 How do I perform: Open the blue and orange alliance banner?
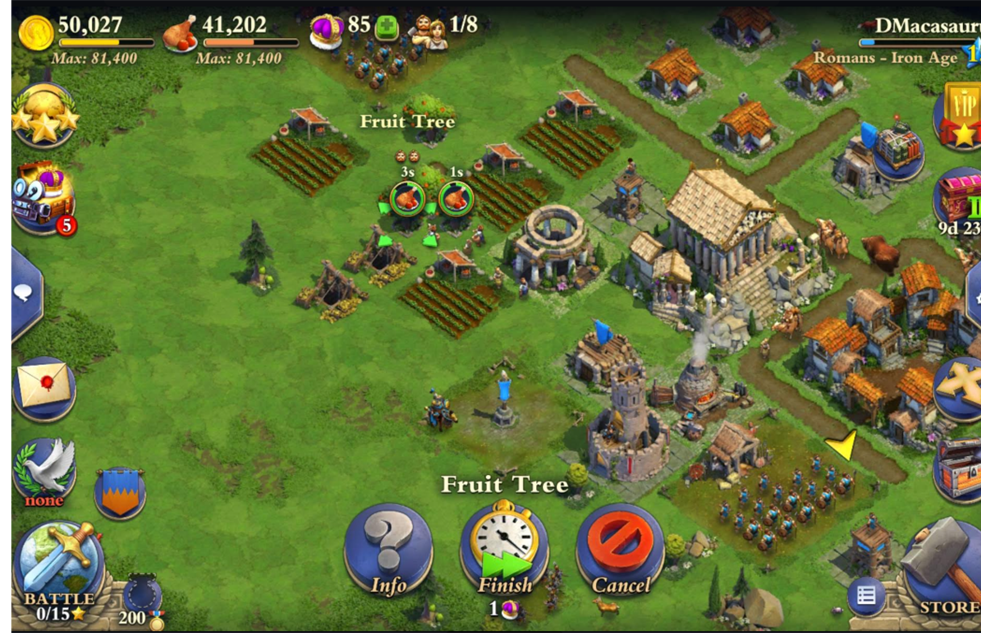(120, 492)
